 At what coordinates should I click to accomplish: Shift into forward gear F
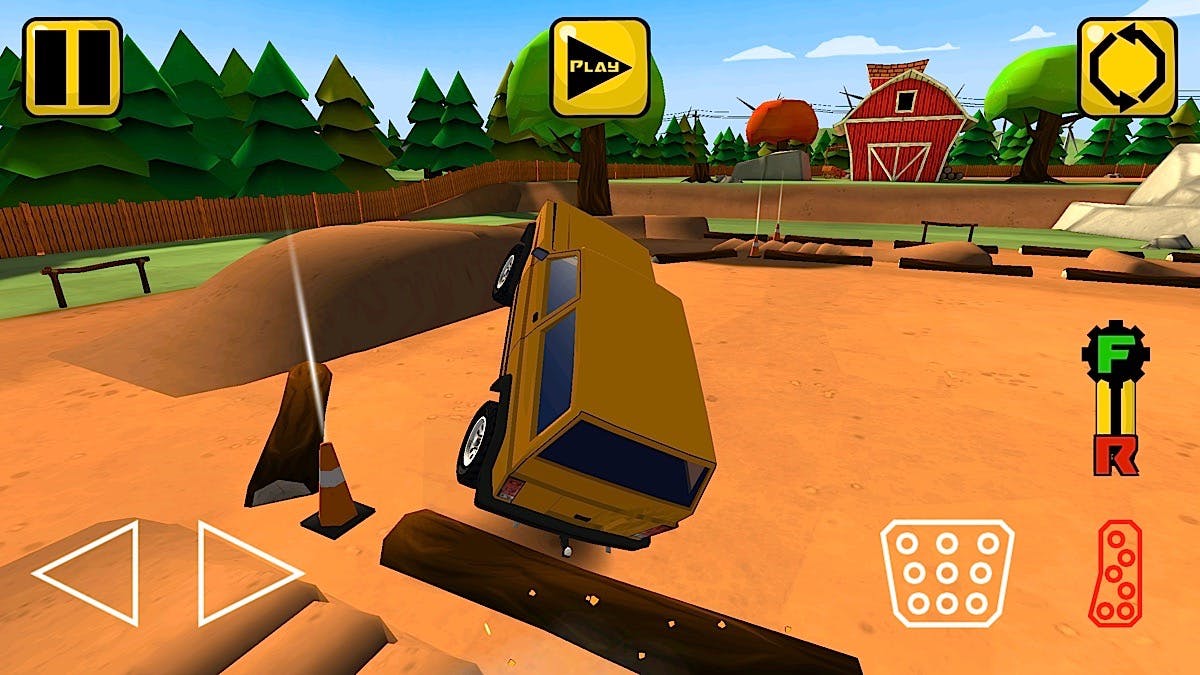click(1116, 356)
